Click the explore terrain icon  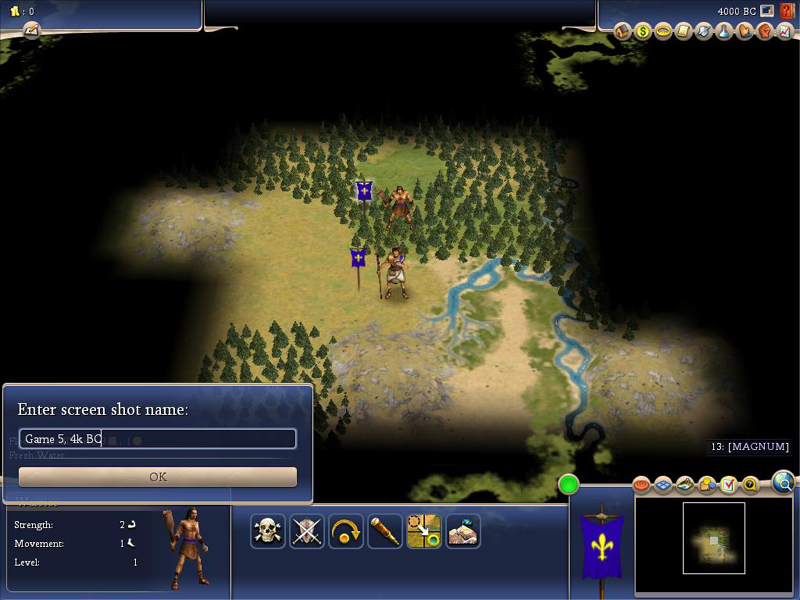coord(463,531)
